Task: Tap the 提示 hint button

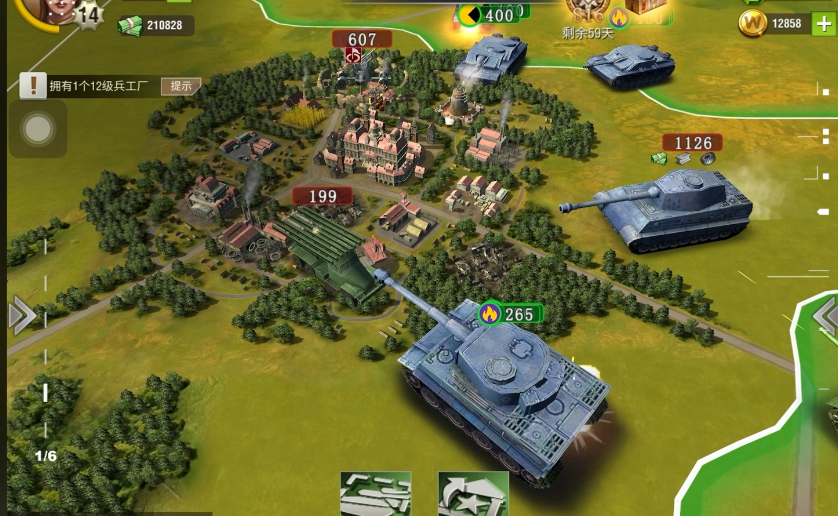Action: (x=181, y=86)
